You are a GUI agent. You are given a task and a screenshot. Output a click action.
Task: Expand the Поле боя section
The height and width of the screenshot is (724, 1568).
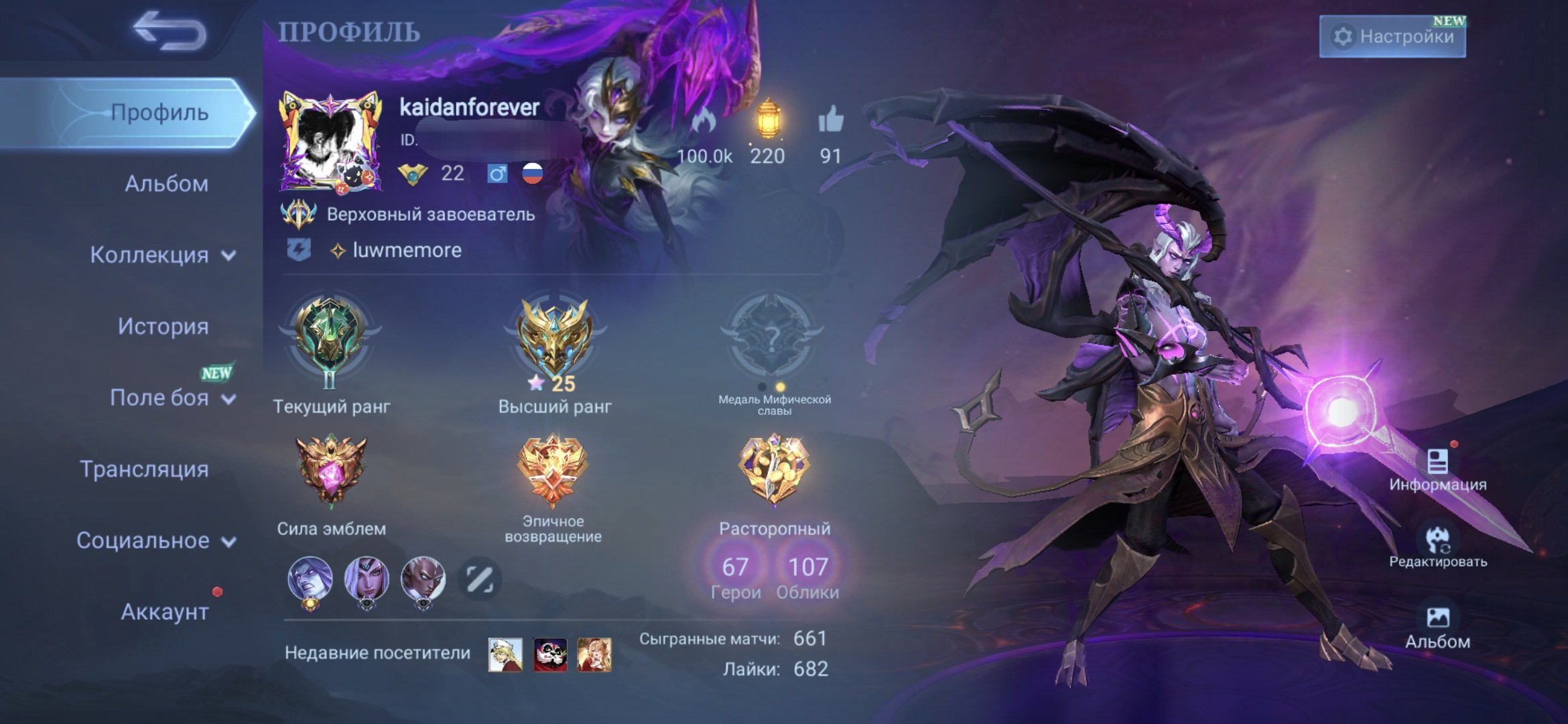pyautogui.click(x=161, y=398)
